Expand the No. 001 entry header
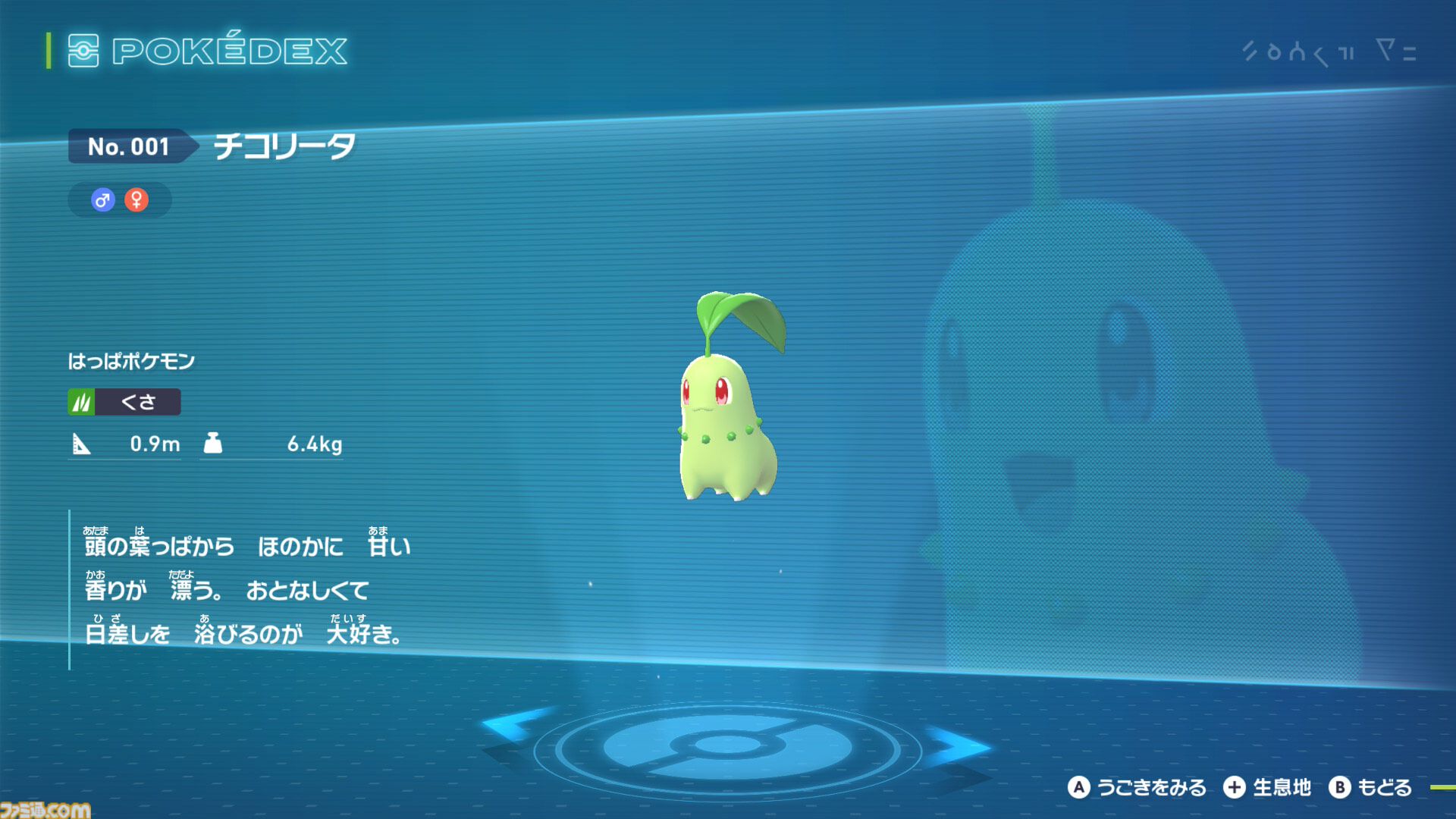Image resolution: width=1456 pixels, height=819 pixels. coord(129,147)
